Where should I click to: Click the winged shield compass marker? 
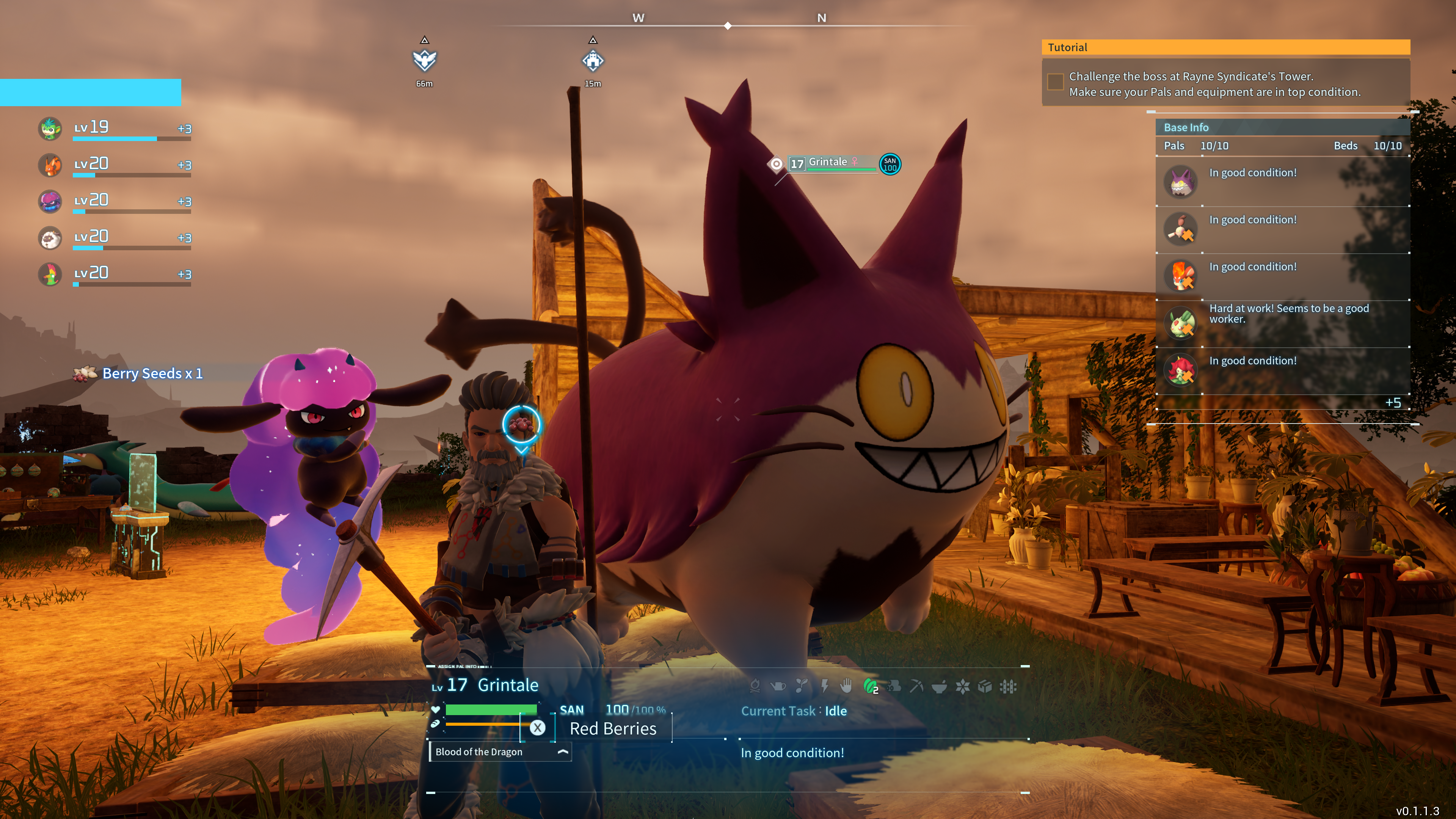pyautogui.click(x=425, y=61)
